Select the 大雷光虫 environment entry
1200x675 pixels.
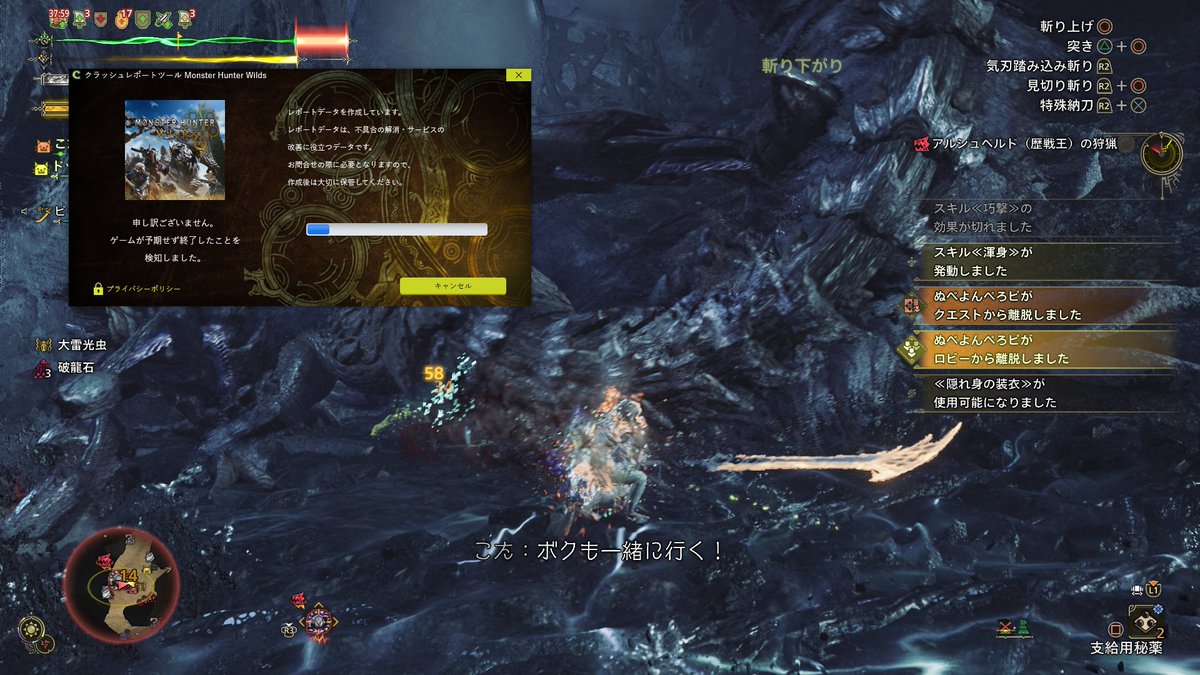tap(80, 345)
